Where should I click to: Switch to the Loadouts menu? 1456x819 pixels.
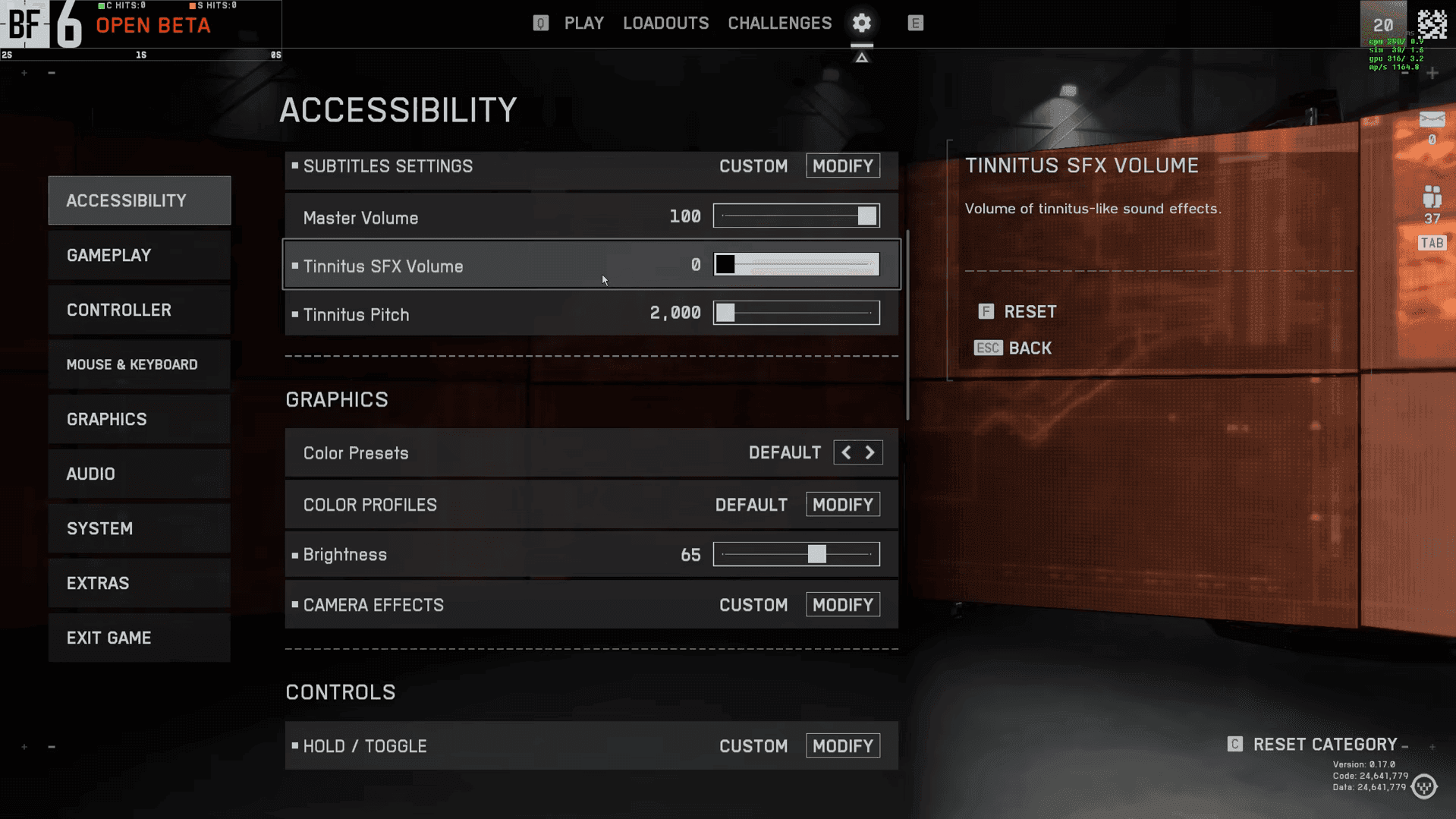[665, 23]
